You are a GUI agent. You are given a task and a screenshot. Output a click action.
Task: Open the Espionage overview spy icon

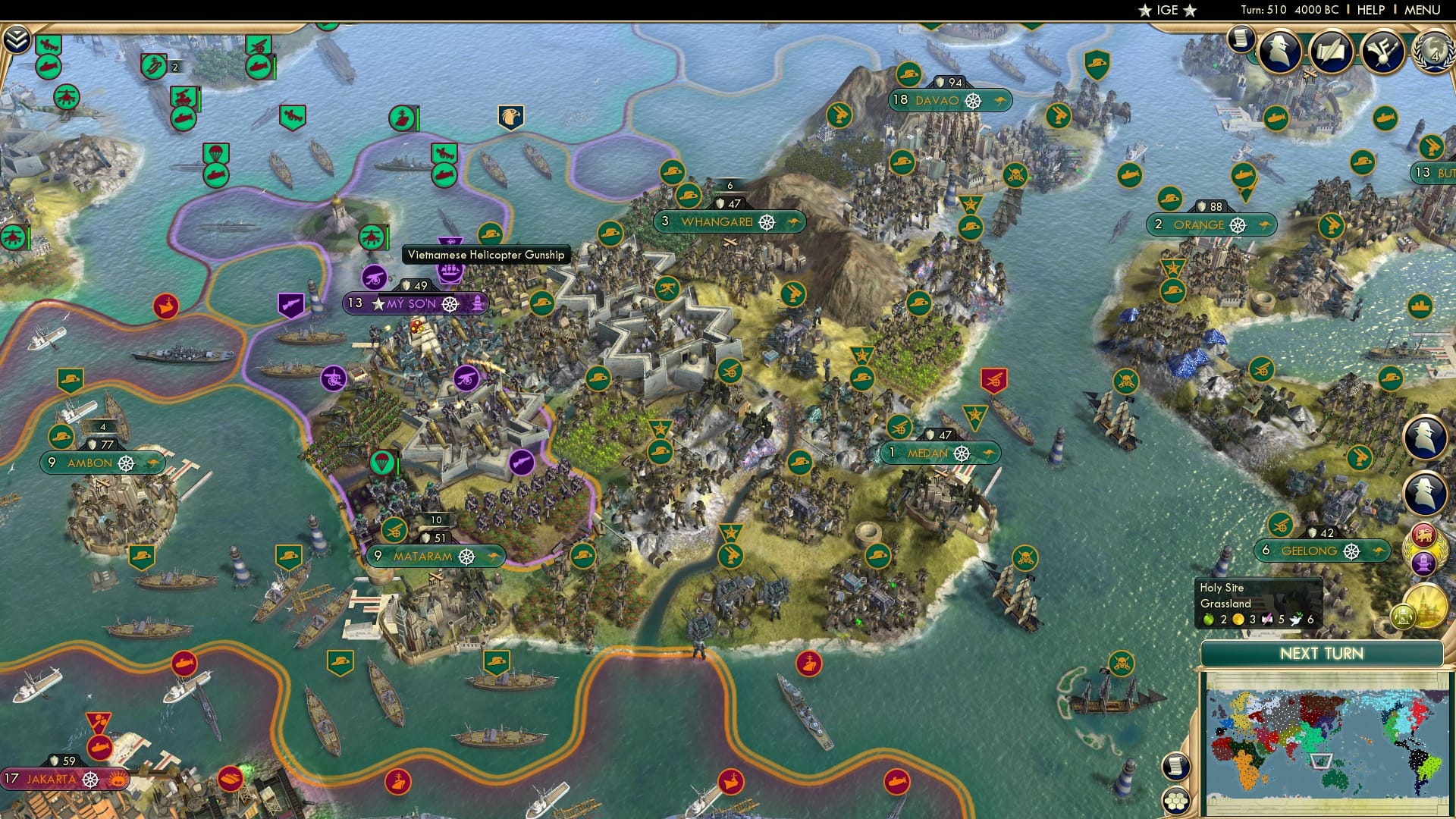tap(1277, 52)
